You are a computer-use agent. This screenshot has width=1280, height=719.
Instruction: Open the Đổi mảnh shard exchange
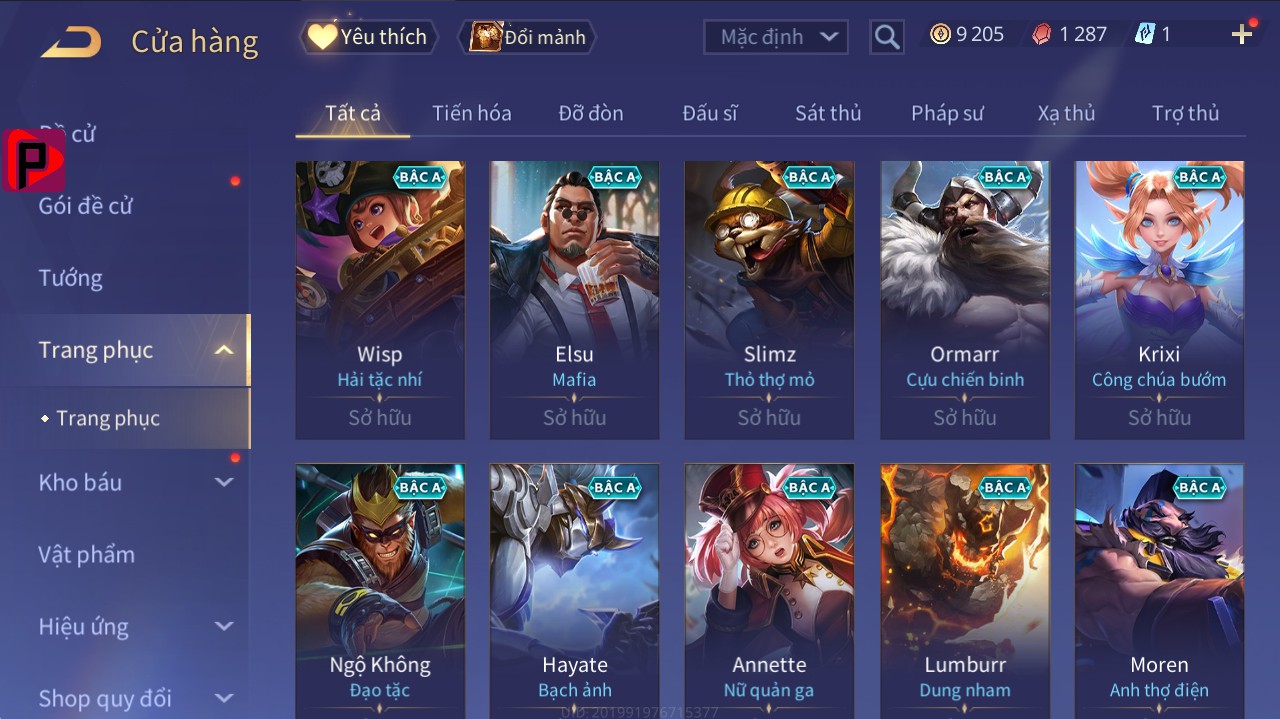tap(527, 37)
